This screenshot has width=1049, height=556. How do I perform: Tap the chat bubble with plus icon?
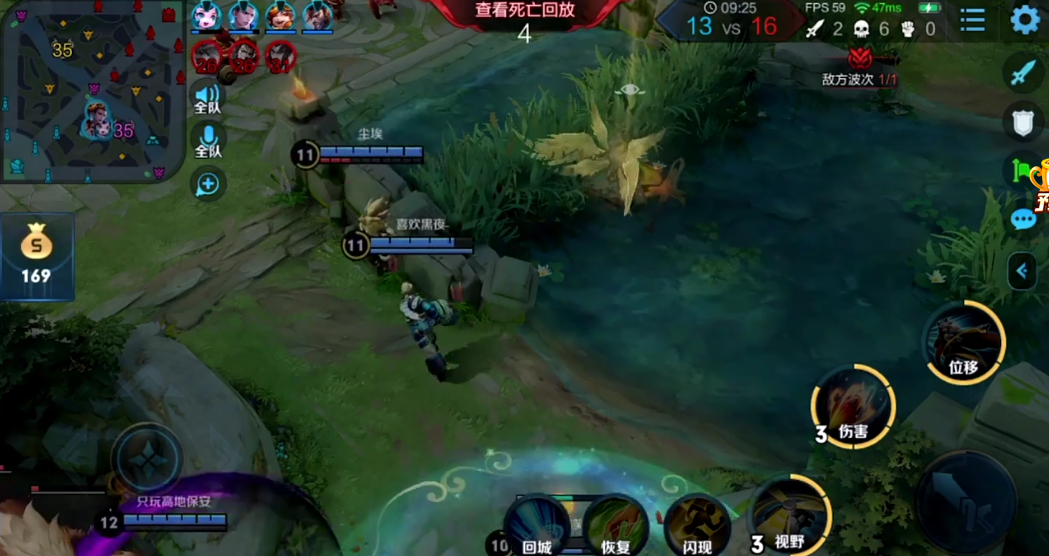pos(208,184)
